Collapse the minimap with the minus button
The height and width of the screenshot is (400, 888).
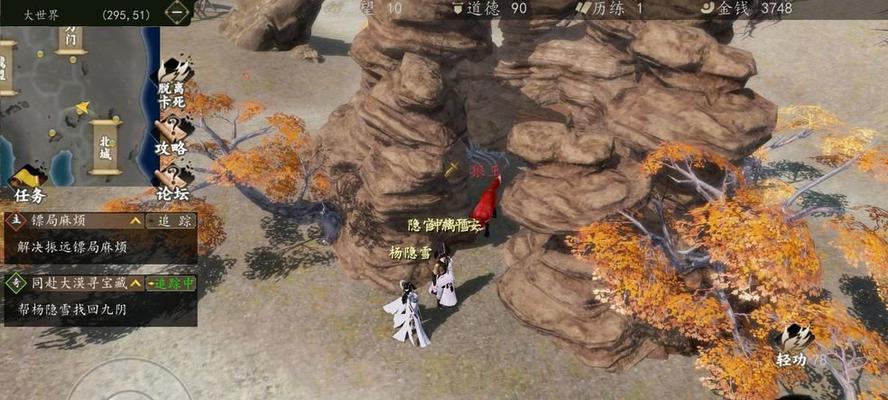point(176,10)
